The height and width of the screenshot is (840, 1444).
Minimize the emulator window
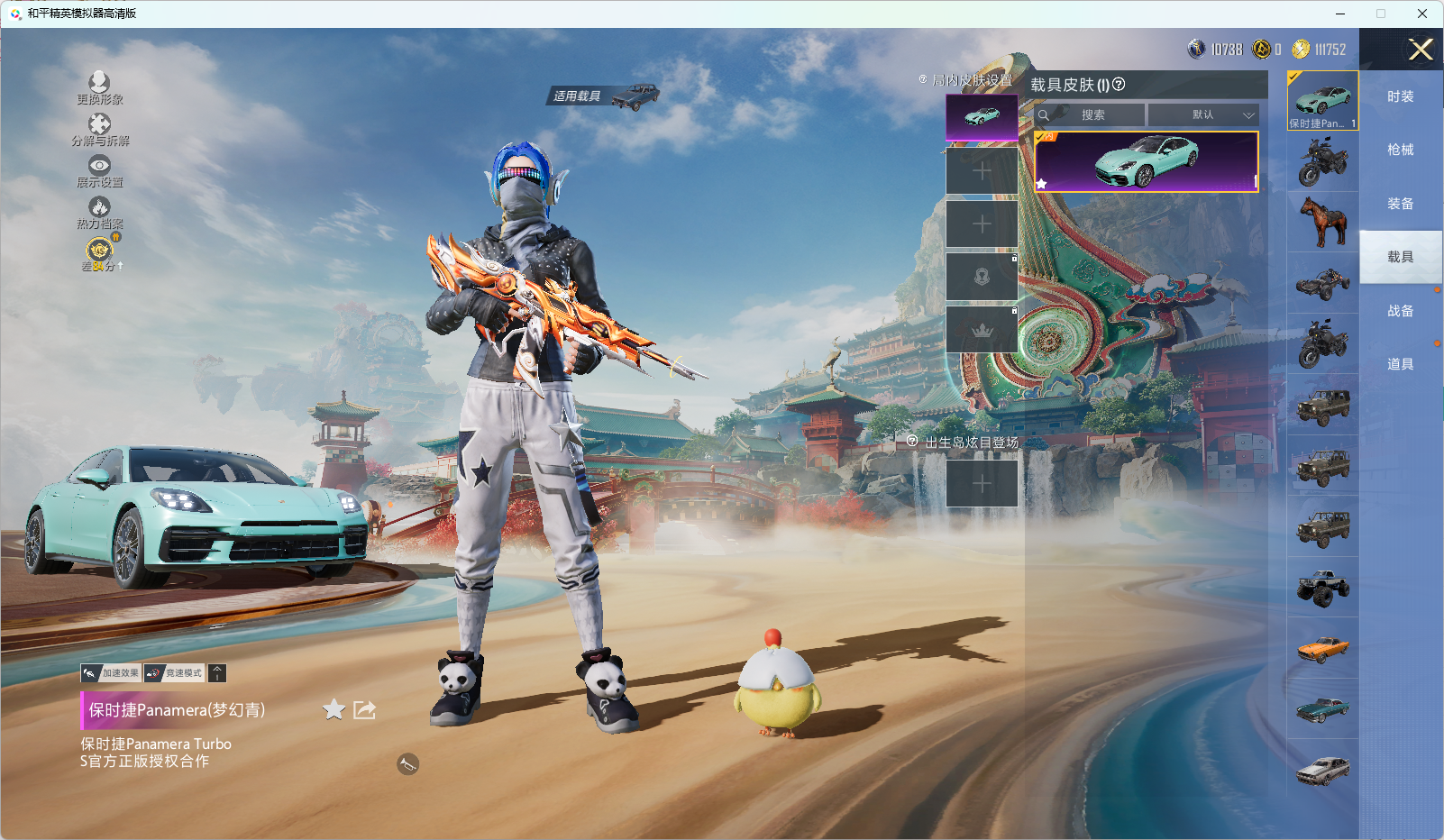pos(1340,14)
